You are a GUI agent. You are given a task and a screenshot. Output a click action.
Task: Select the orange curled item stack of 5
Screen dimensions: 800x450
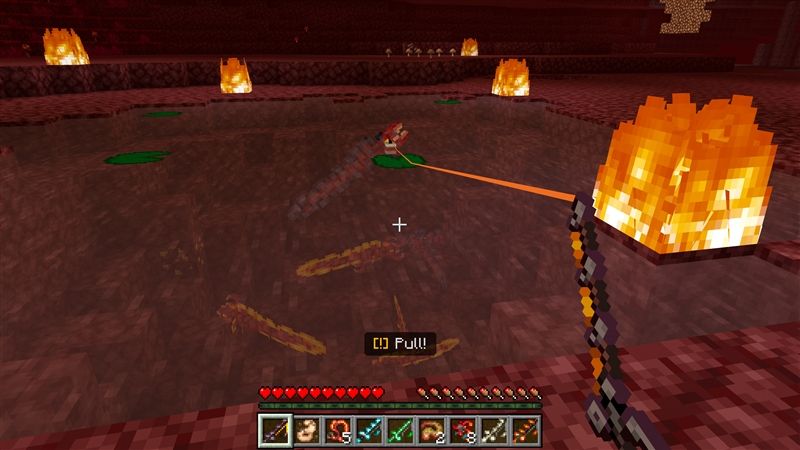click(336, 431)
